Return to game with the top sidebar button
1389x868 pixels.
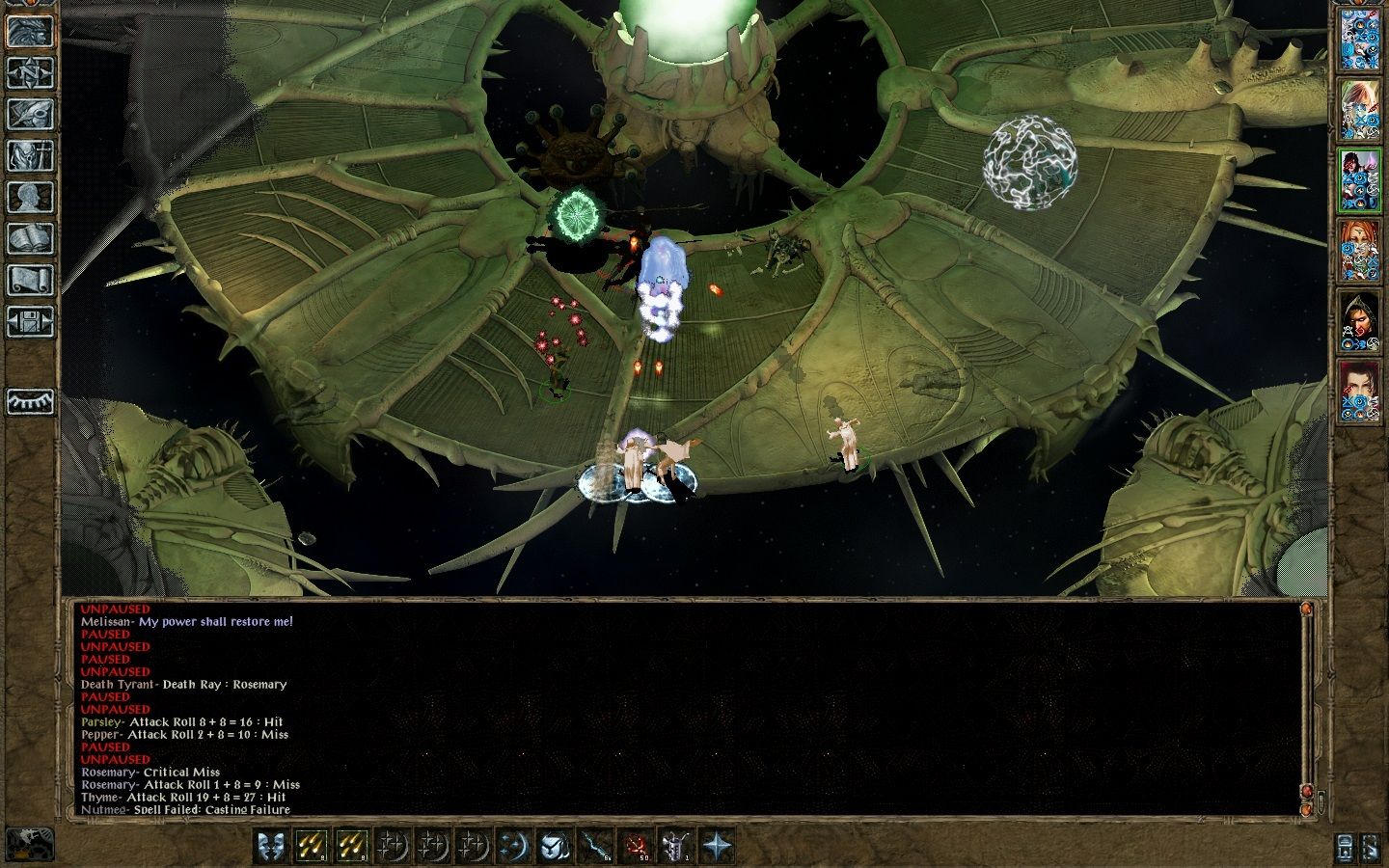[30, 31]
